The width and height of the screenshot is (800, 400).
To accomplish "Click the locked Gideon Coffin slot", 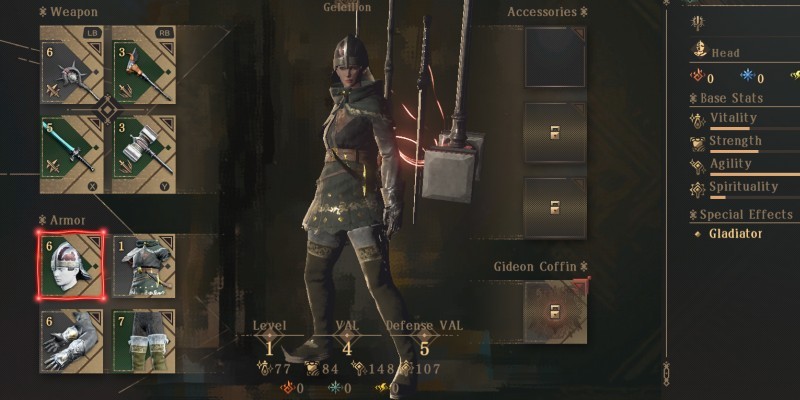I will tap(555, 310).
